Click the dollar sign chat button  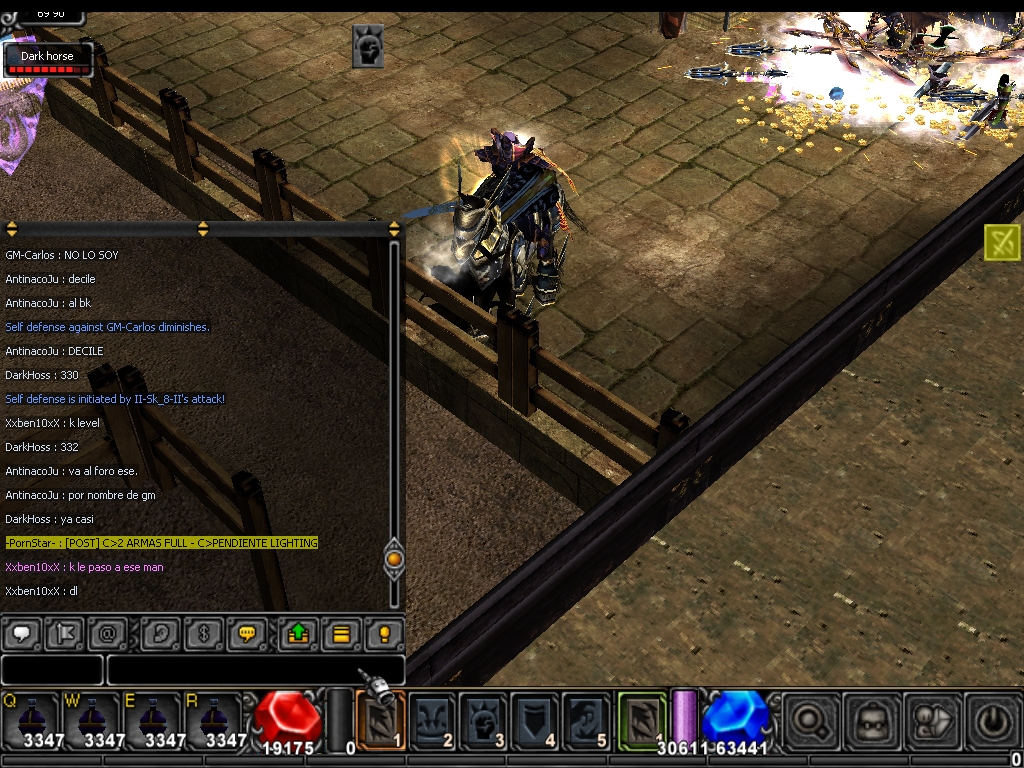(x=203, y=634)
